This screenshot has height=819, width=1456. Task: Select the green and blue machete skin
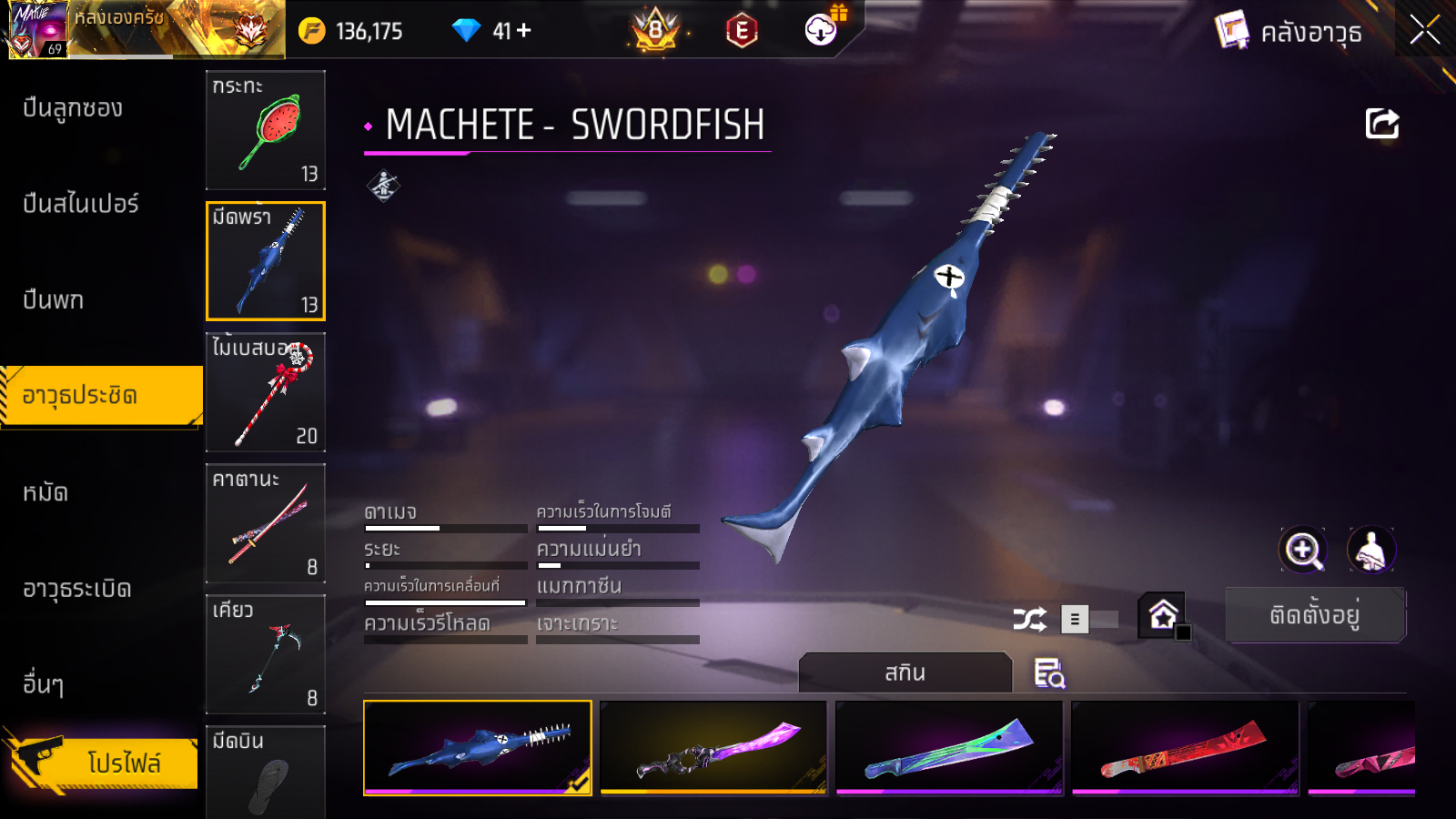[949, 748]
